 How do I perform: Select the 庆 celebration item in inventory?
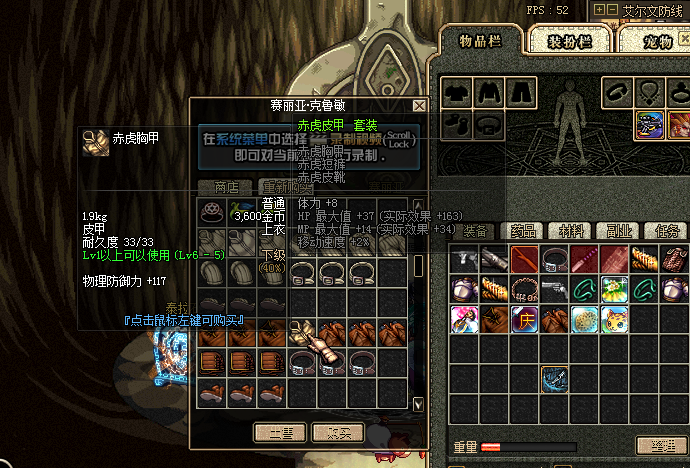click(x=525, y=320)
